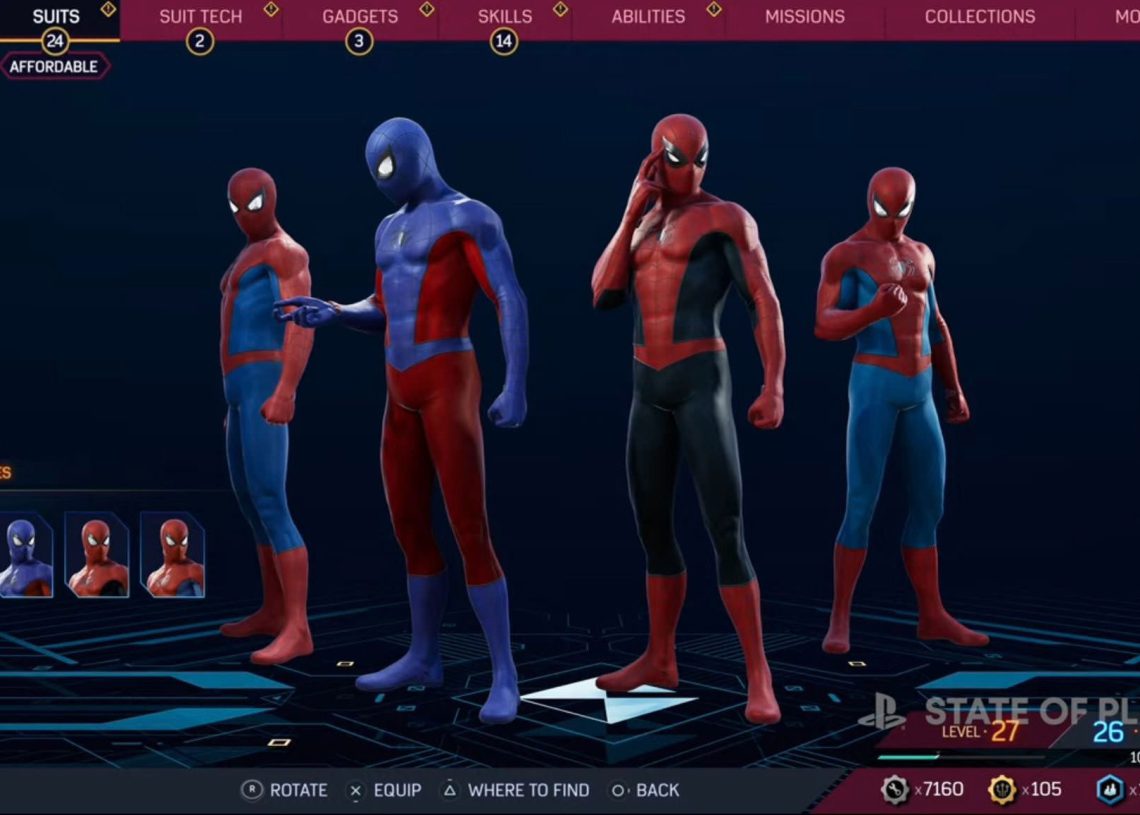
Task: Switch to the Collections tab
Action: [979, 17]
